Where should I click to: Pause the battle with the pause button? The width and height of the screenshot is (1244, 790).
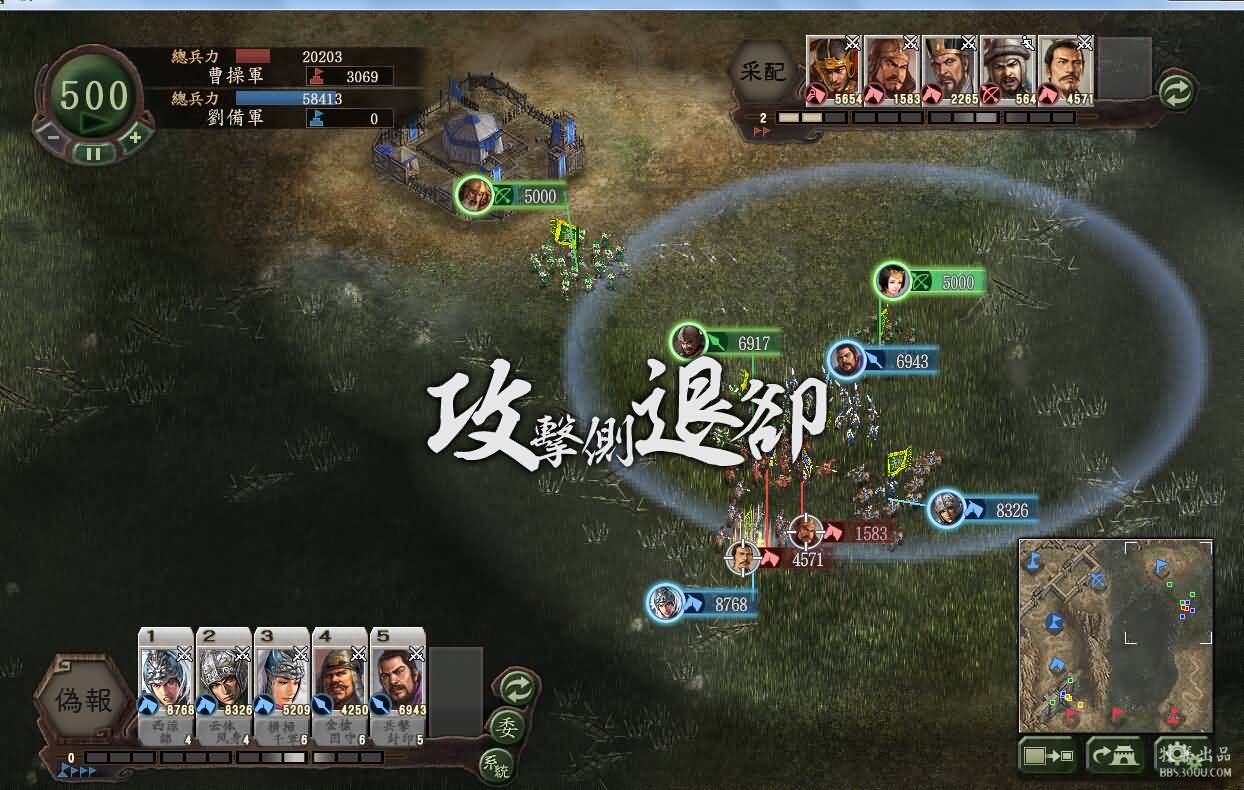(93, 153)
